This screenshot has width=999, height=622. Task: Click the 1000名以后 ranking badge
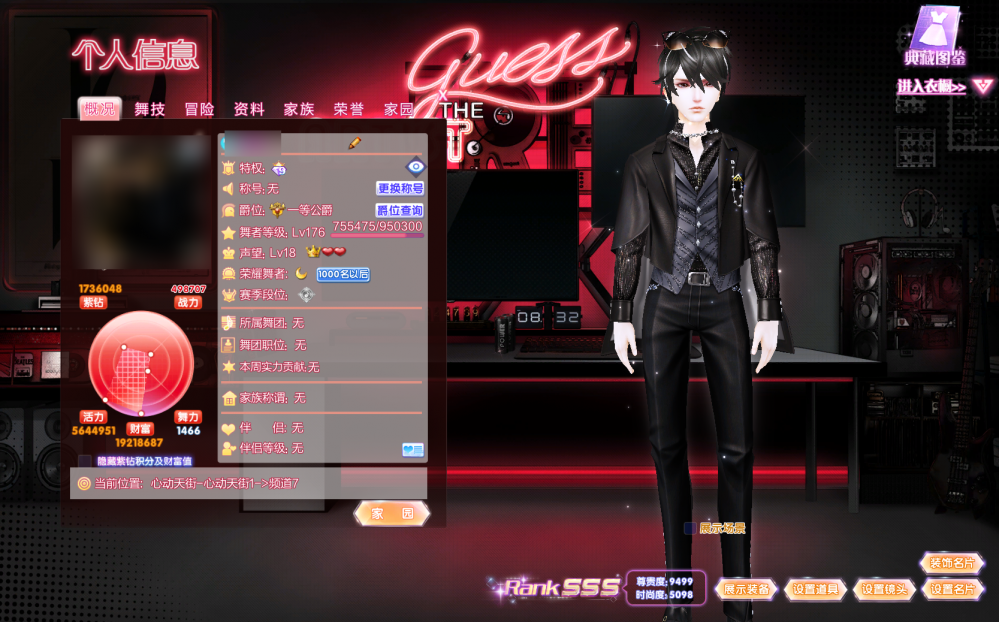[x=343, y=274]
